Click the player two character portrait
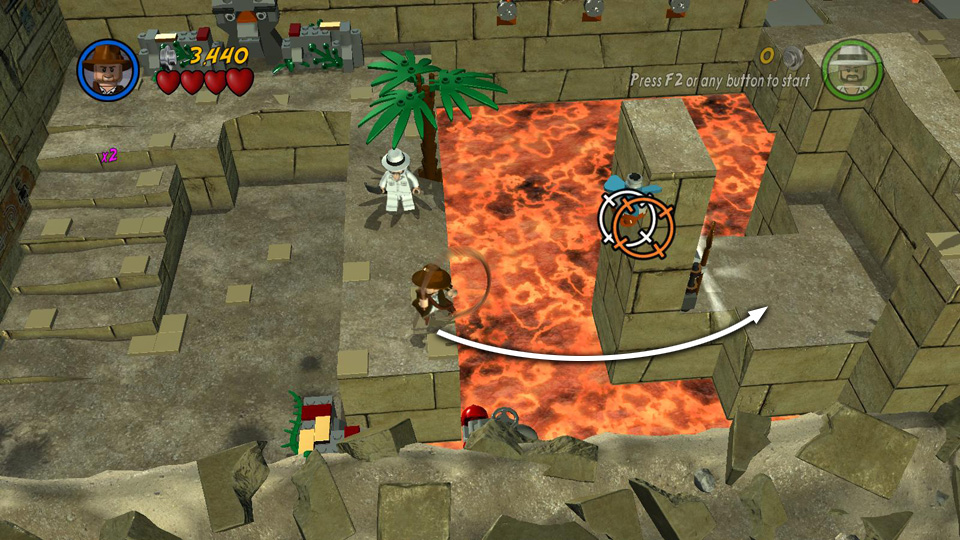This screenshot has height=540, width=960. point(851,68)
